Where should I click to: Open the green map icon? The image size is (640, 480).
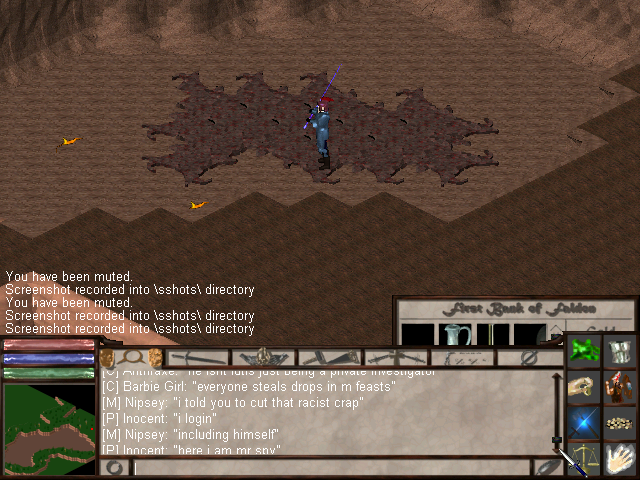coord(583,352)
